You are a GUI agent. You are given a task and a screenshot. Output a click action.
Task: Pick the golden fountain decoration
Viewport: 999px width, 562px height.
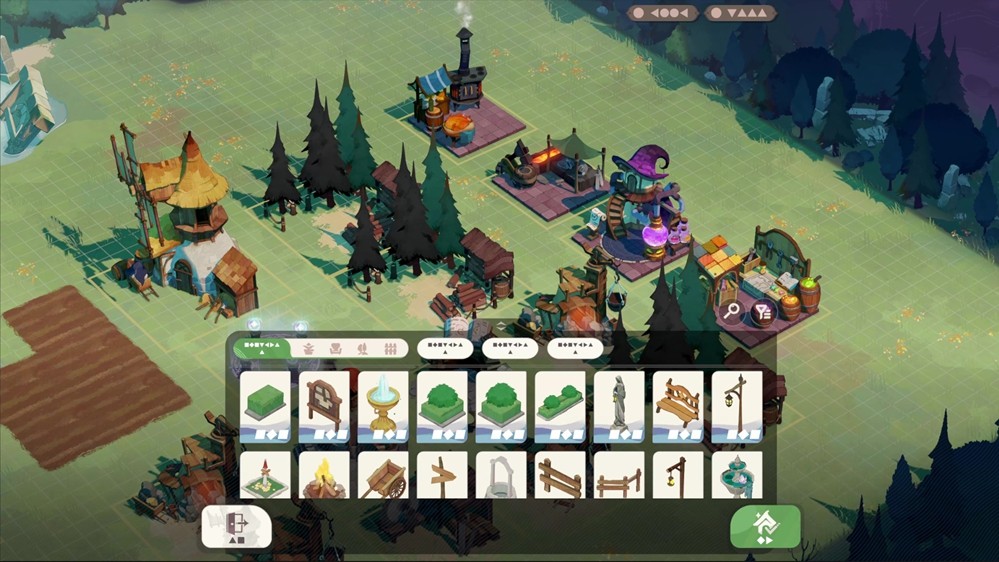[x=383, y=406]
